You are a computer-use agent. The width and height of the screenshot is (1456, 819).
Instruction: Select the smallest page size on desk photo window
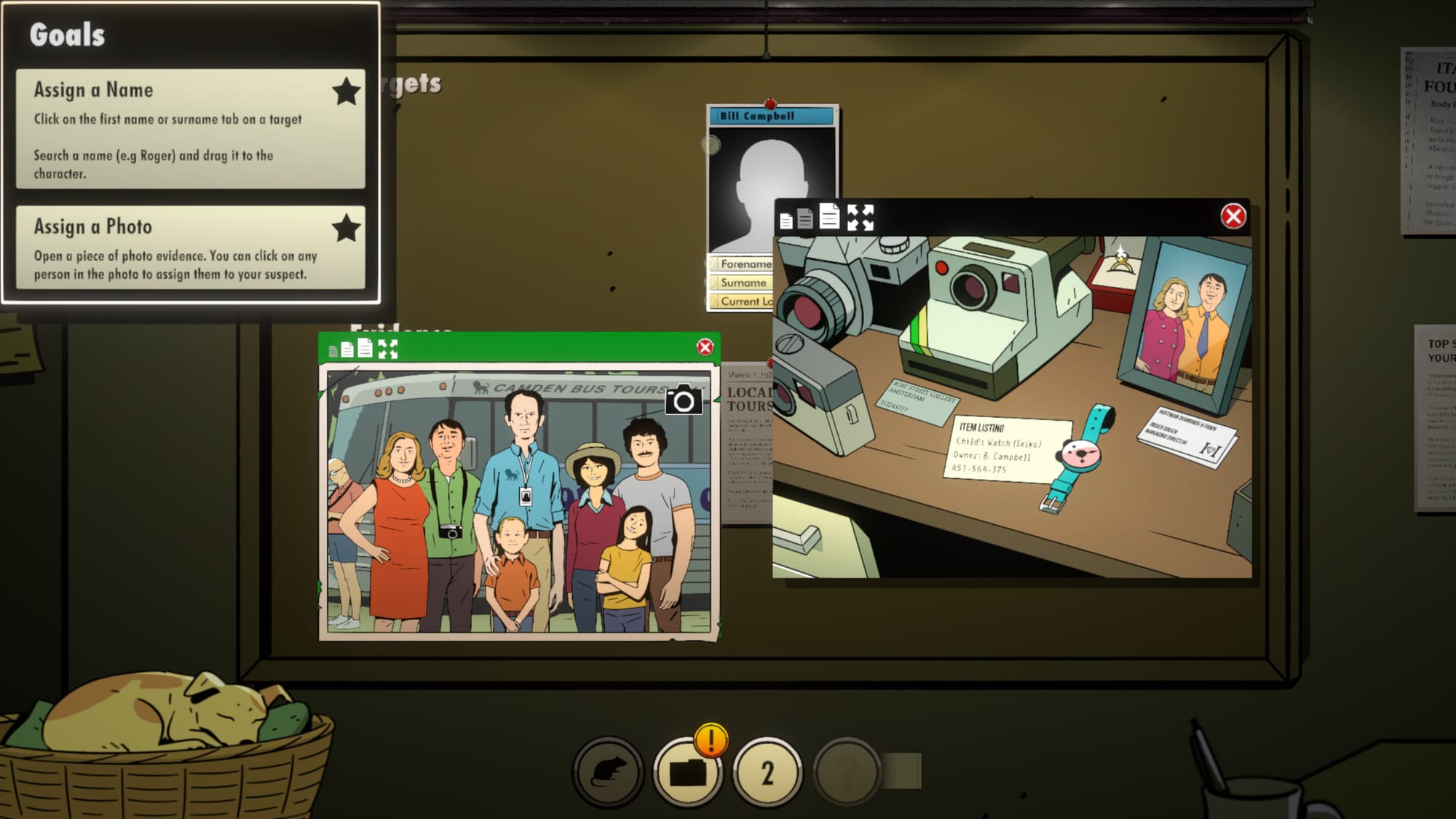(x=786, y=220)
